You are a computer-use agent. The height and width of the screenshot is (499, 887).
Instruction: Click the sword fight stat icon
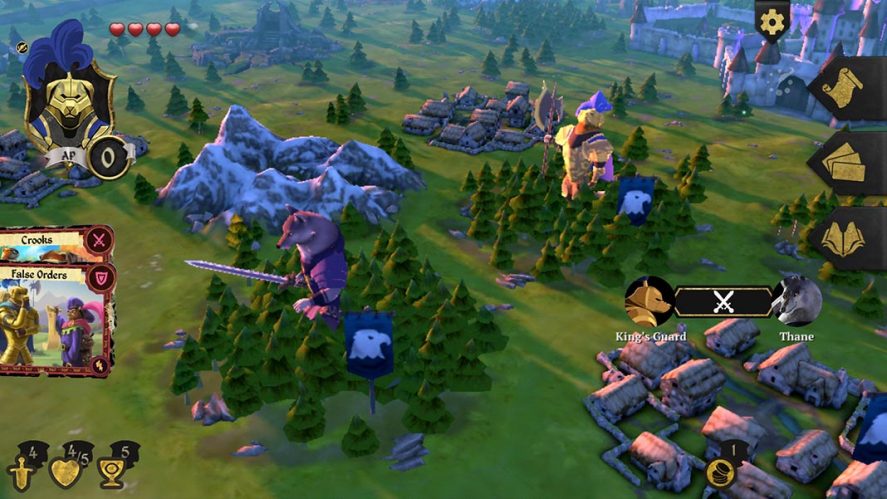21,469
